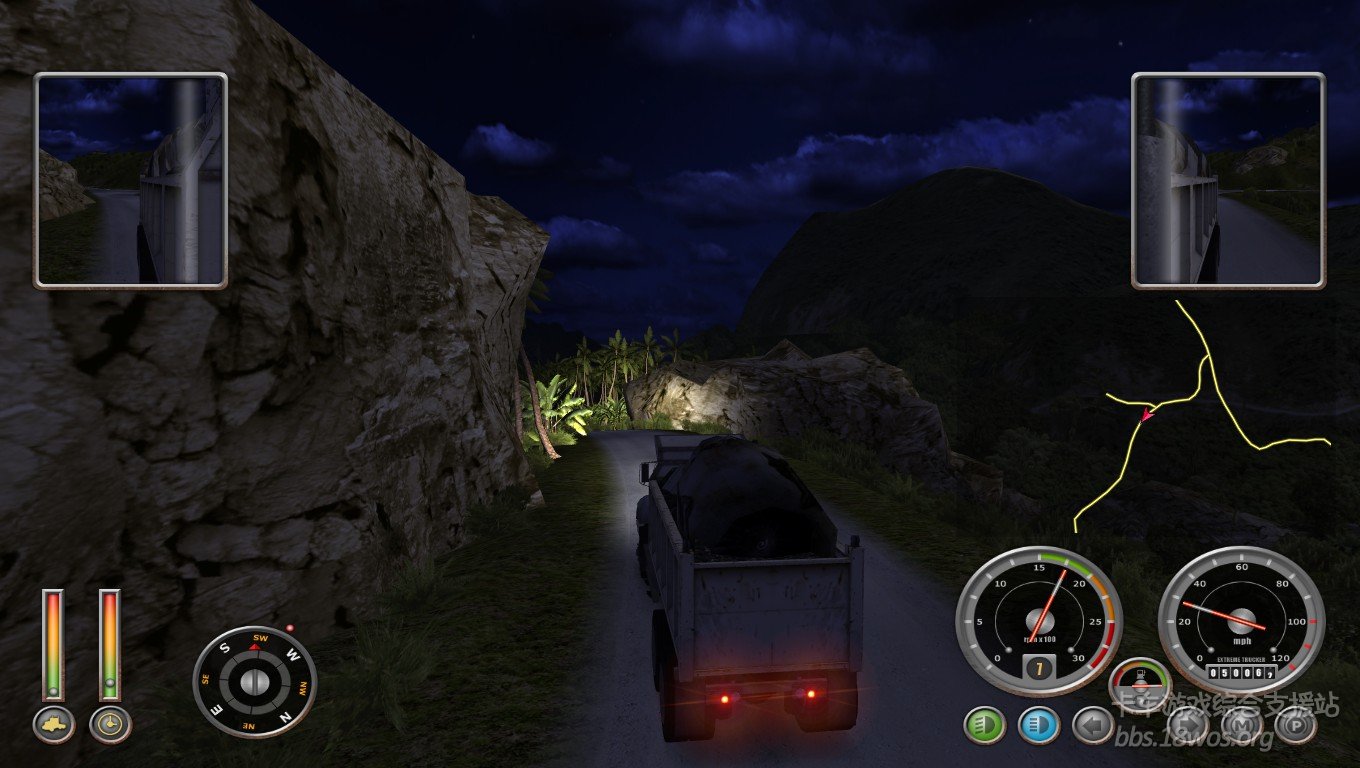The image size is (1360, 768).
Task: Click the round M button
Action: coord(1242,724)
